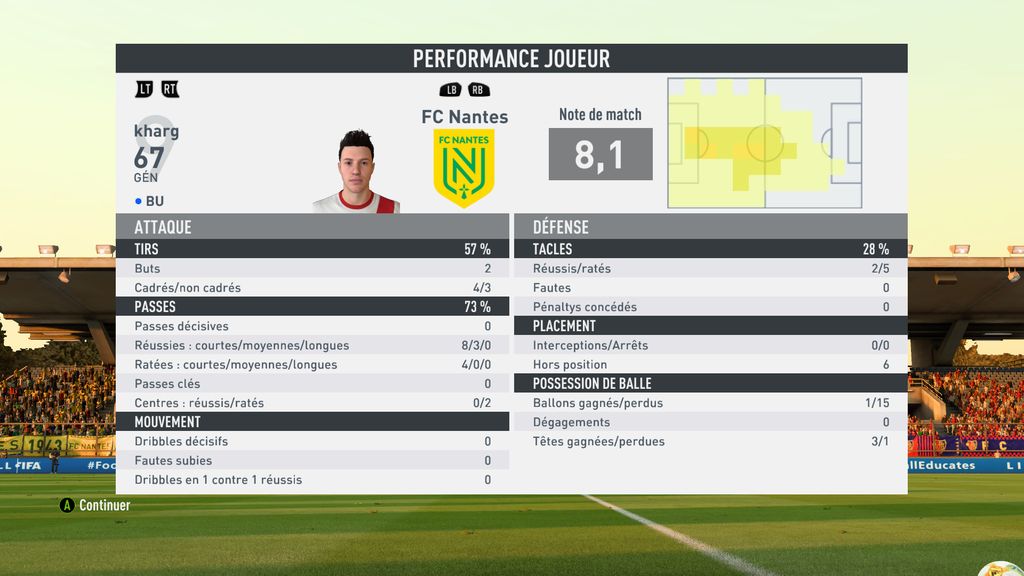
Task: Select the pitch heat map thumbnail
Action: coord(765,143)
